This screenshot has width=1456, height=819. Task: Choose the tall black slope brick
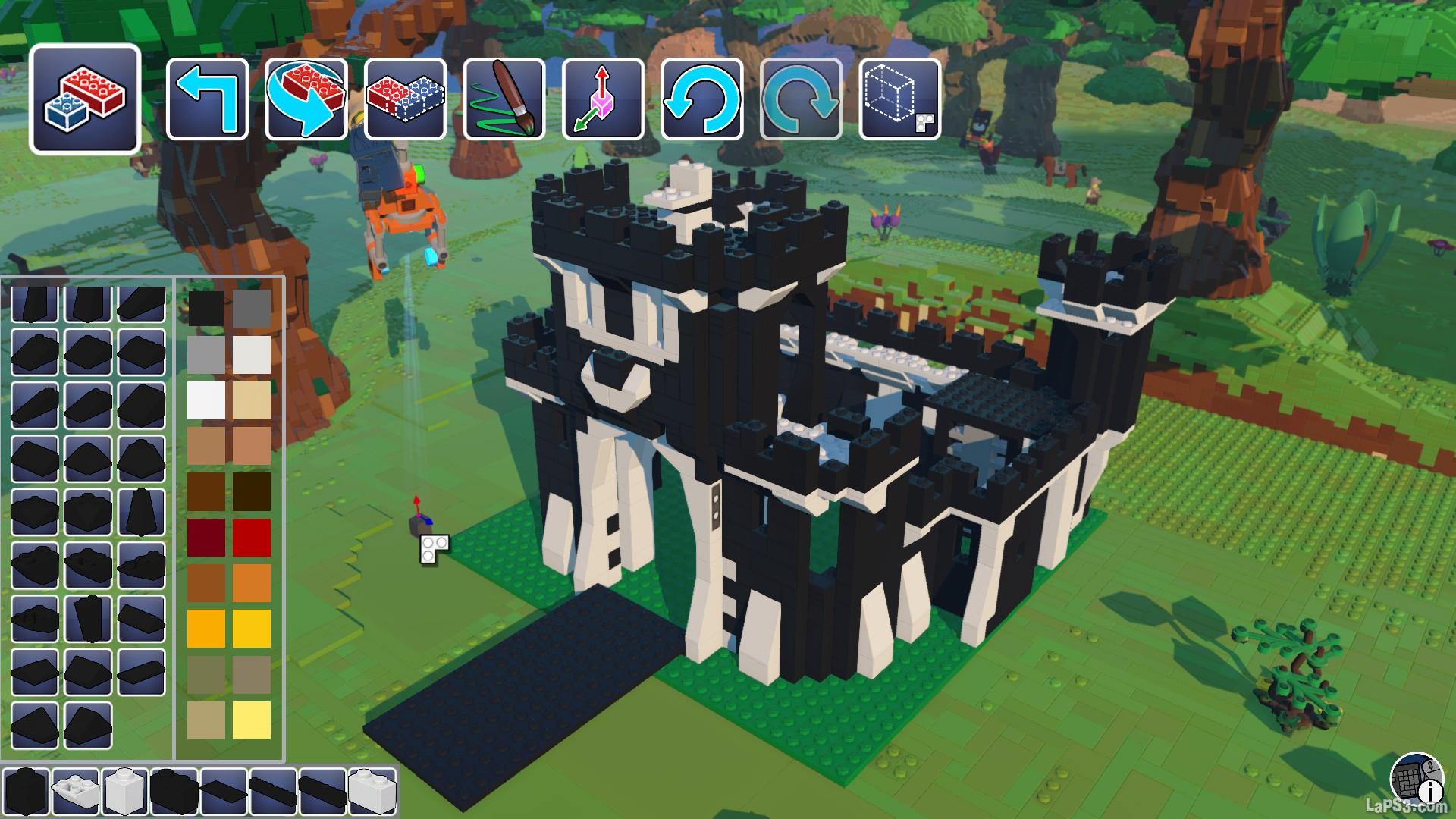point(141,512)
